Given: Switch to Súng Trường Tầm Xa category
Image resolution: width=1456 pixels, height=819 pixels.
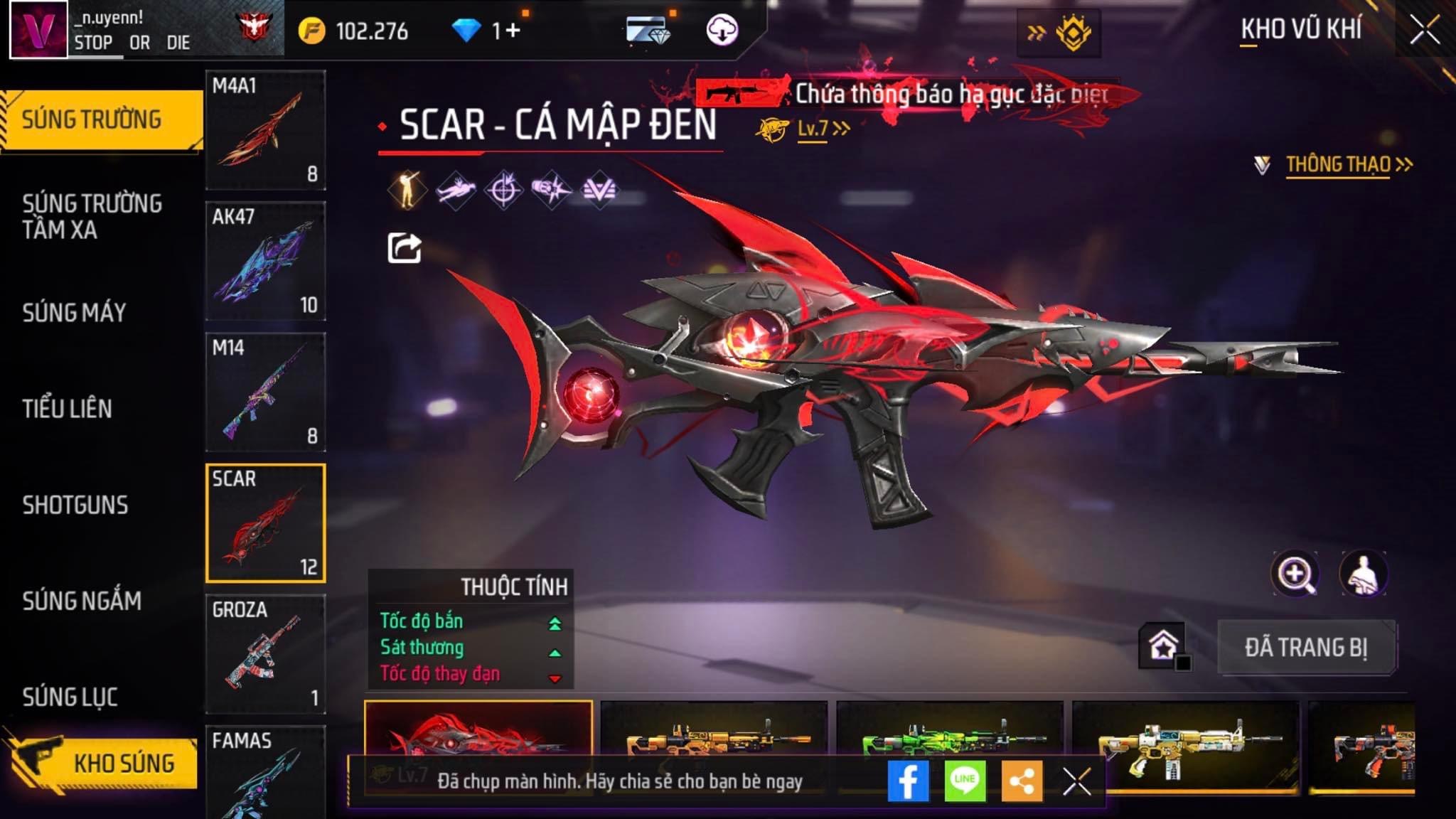Looking at the screenshot, I should coord(92,216).
